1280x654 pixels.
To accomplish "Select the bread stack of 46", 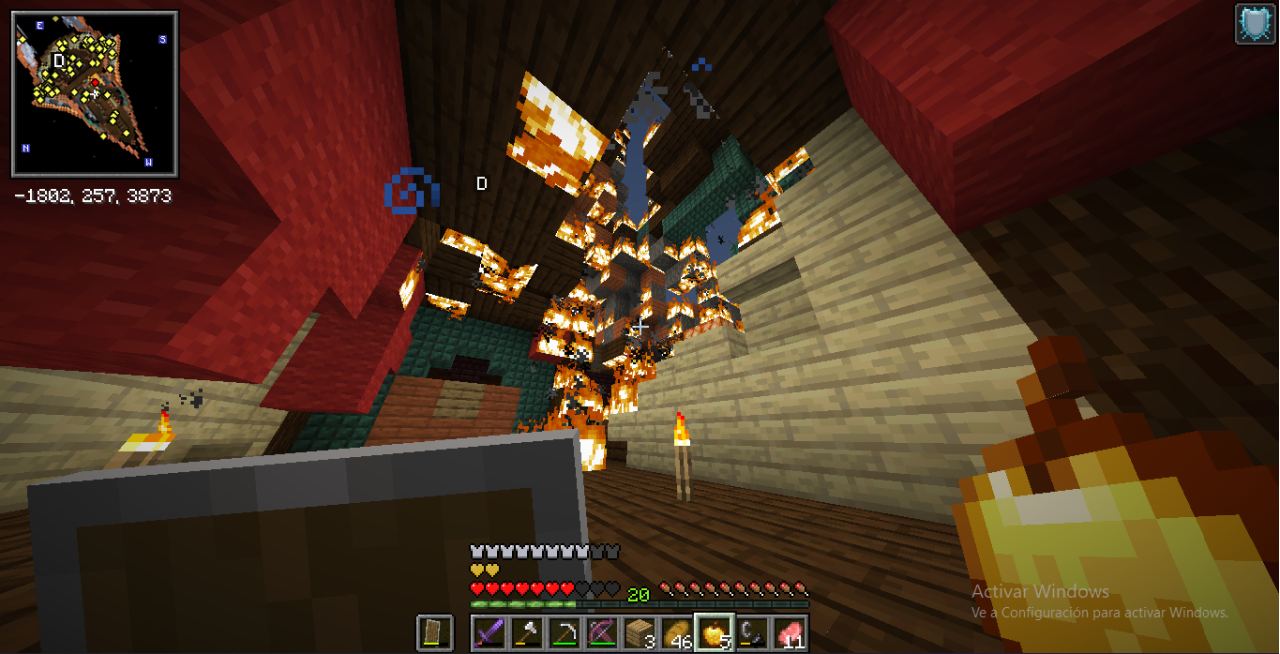I will pyautogui.click(x=676, y=633).
